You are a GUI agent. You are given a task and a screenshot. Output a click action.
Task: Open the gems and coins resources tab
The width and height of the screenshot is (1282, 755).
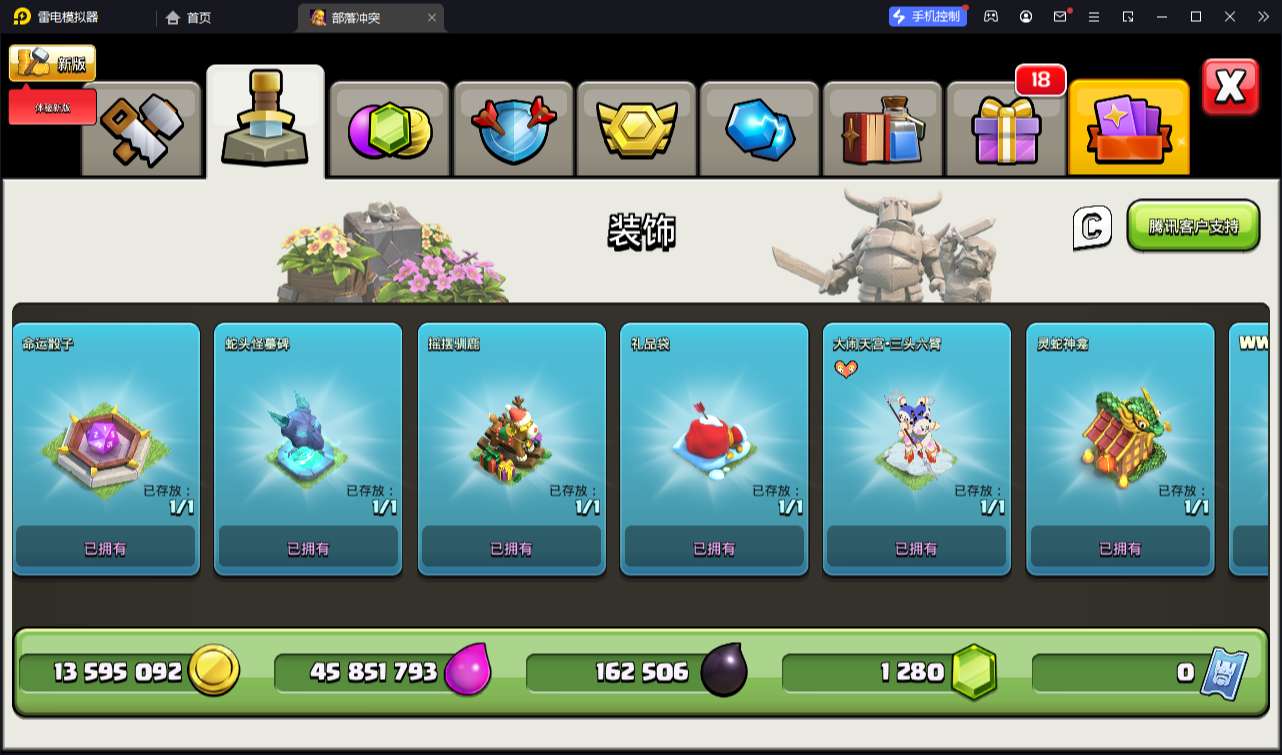pyautogui.click(x=390, y=129)
